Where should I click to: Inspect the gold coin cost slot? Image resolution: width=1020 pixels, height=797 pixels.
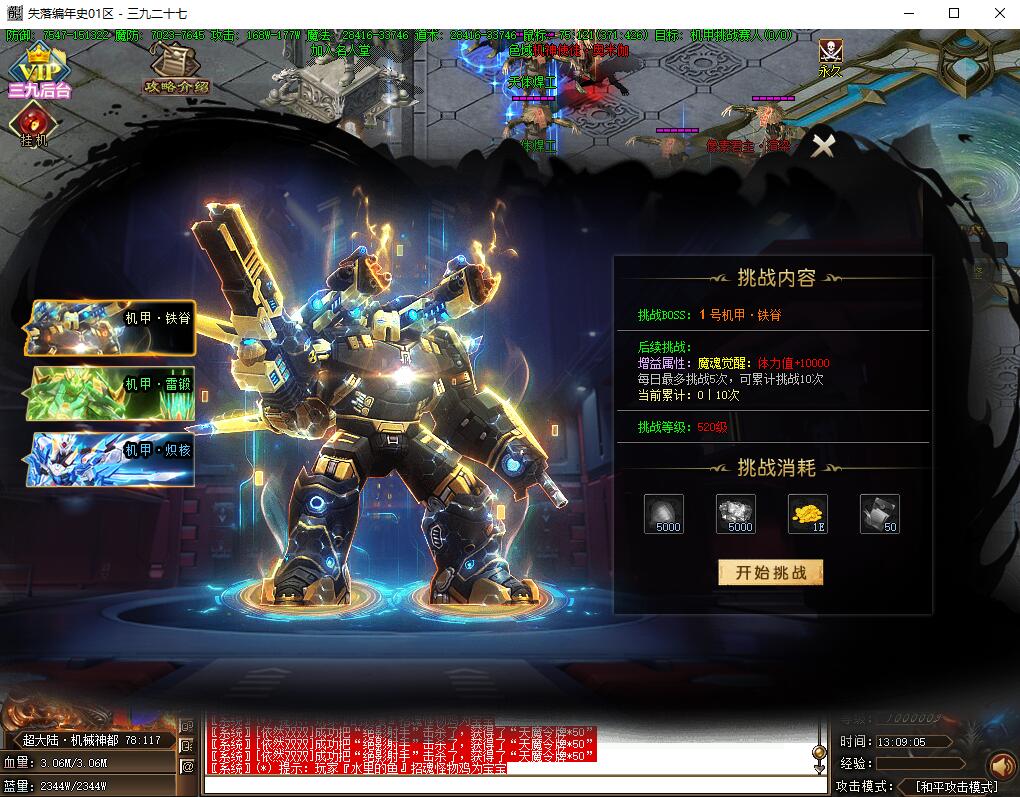pos(807,513)
